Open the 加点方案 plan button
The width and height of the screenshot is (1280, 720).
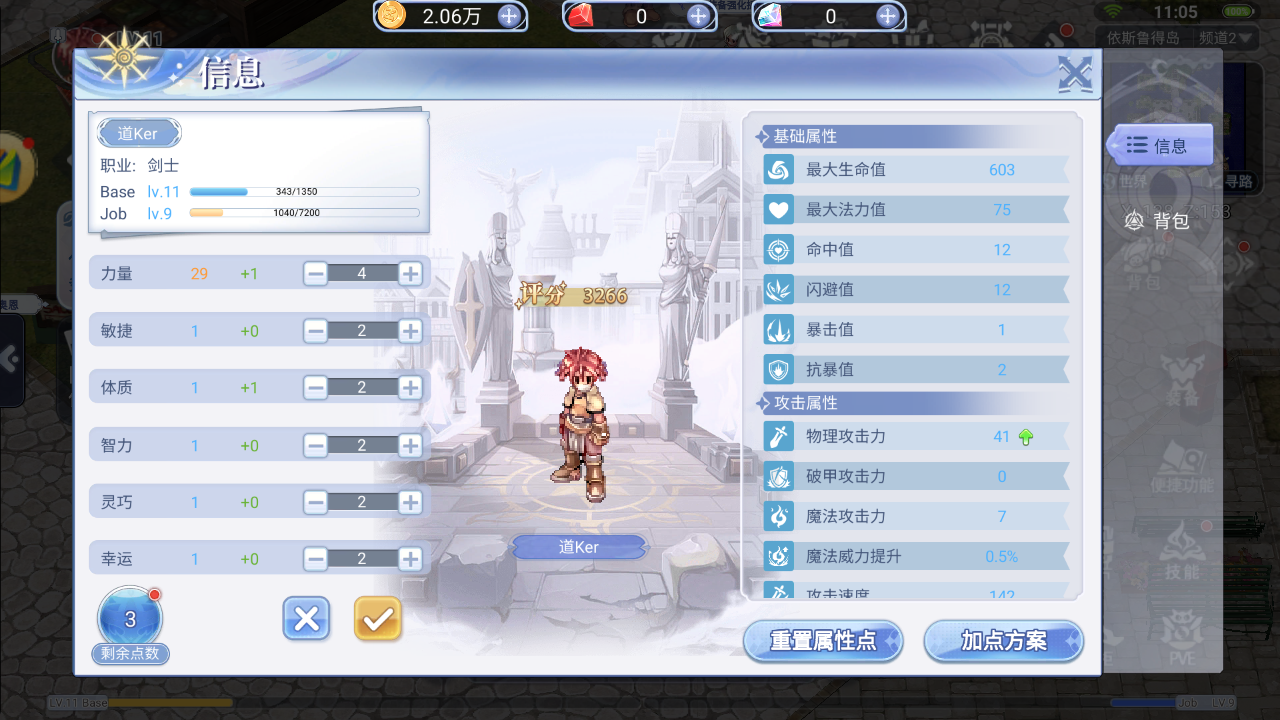click(x=1003, y=642)
